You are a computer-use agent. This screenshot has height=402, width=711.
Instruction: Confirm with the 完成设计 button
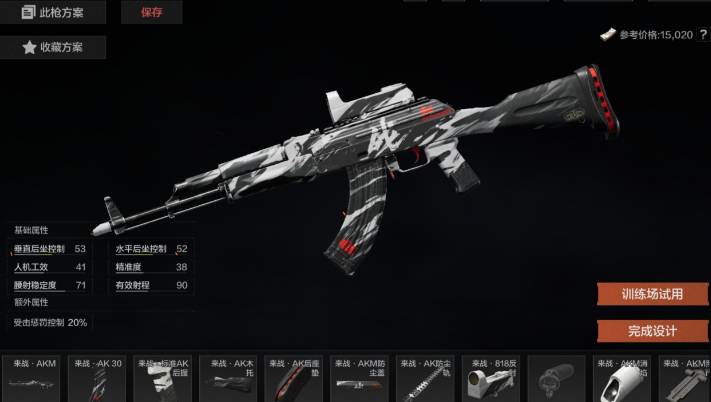(x=651, y=331)
